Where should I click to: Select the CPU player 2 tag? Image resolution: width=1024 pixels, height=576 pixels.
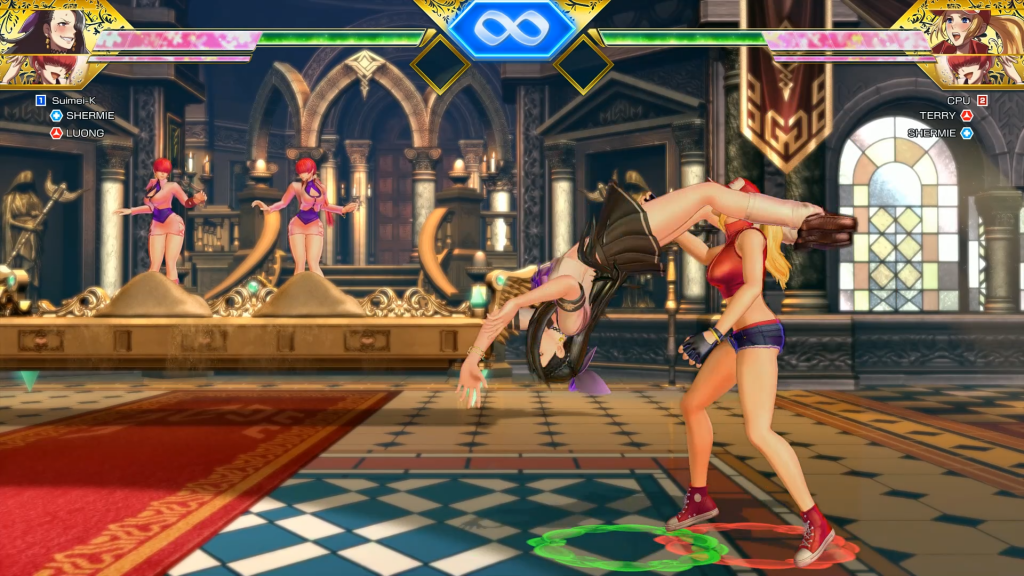pos(958,100)
